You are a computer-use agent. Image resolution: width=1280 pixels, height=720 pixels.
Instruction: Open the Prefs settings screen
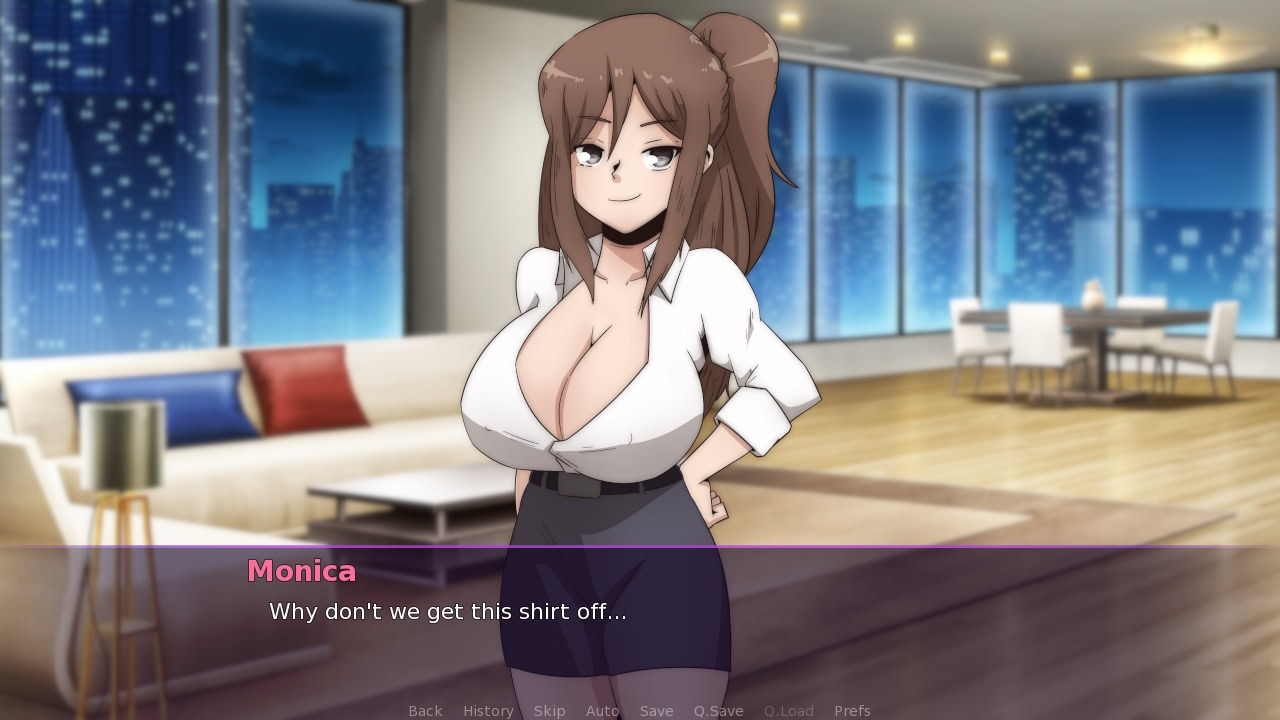pyautogui.click(x=852, y=710)
